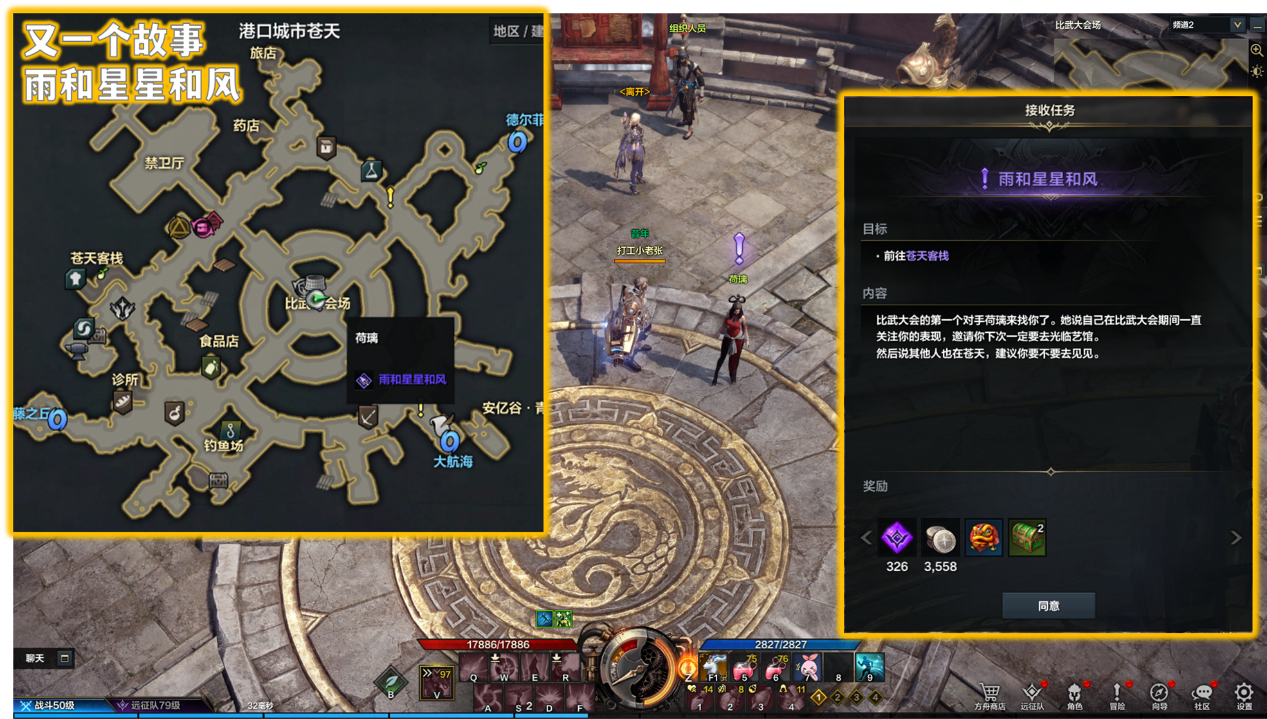Click the 大航海 portal marker on the map

(449, 440)
